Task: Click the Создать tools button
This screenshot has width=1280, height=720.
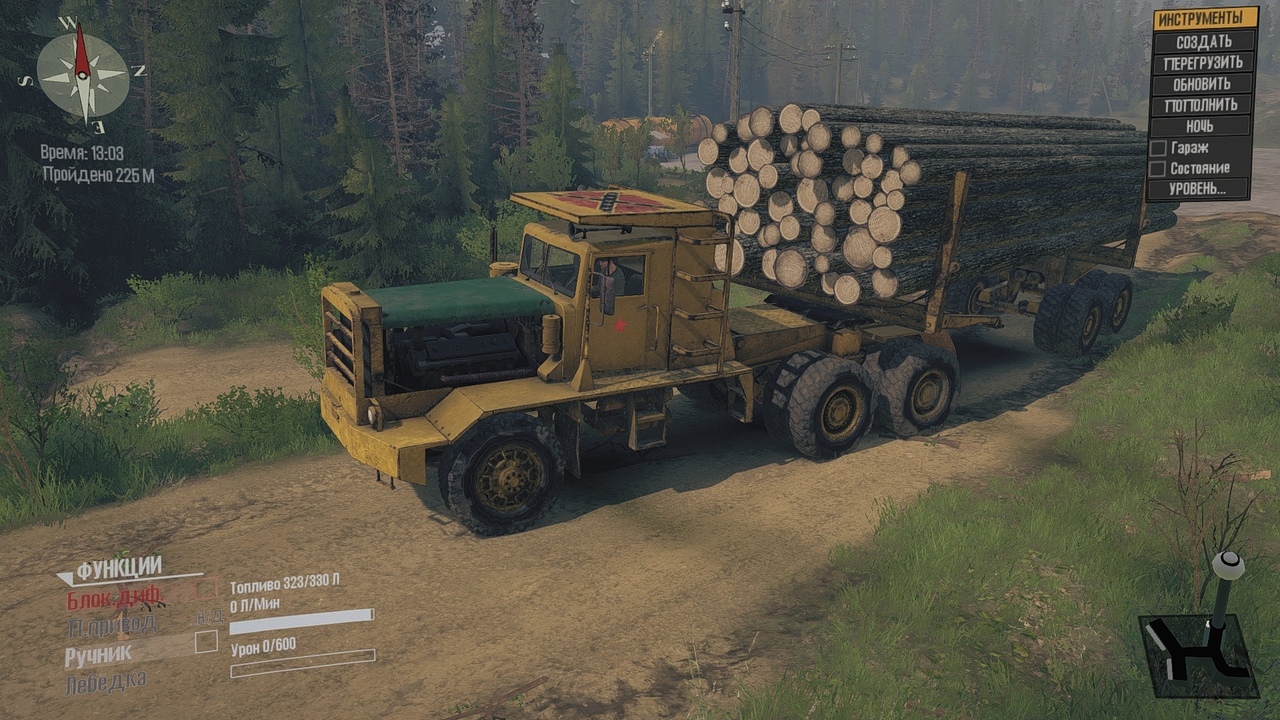Action: tap(1203, 42)
